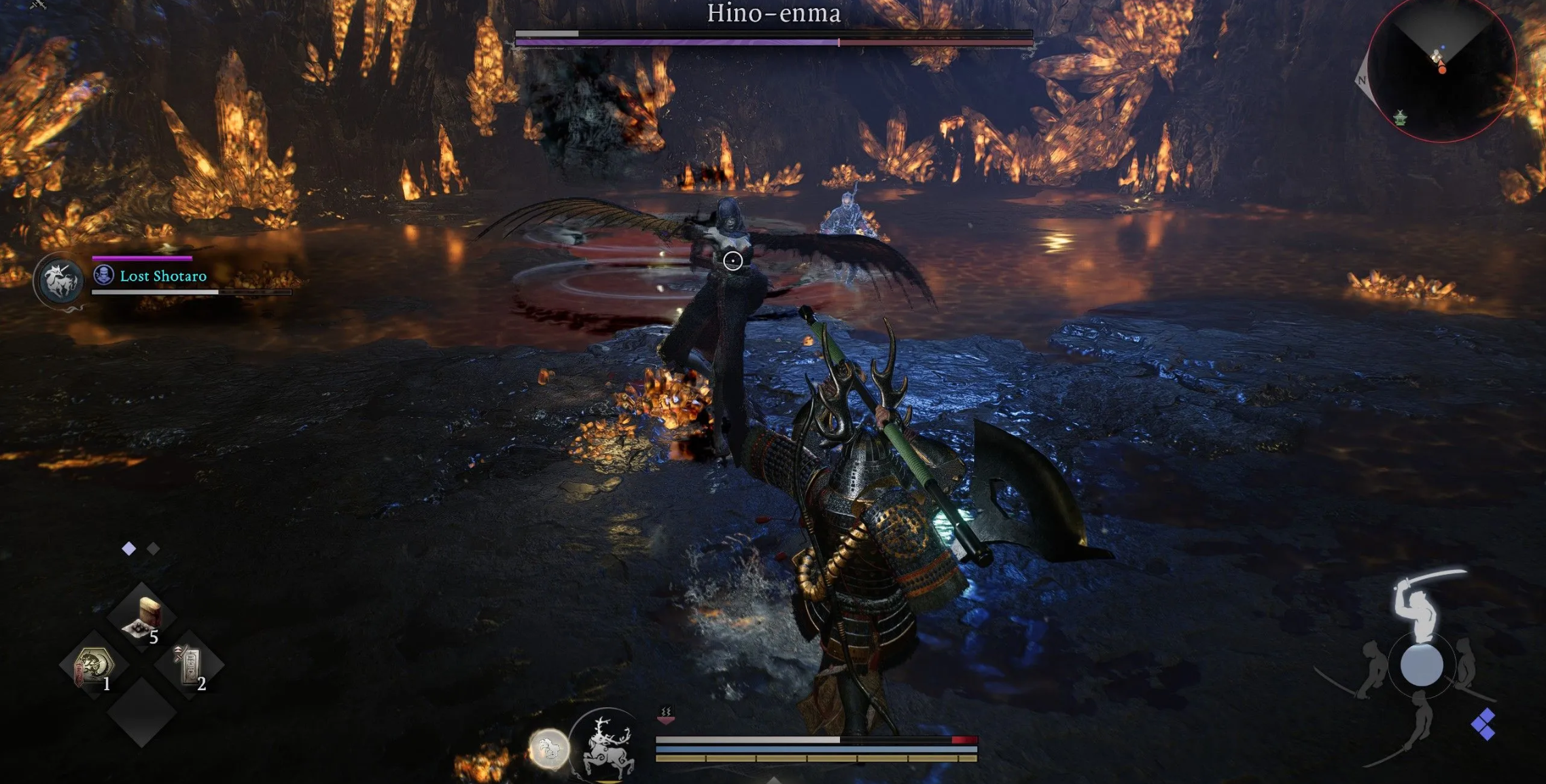Viewport: 1546px width, 784px height.
Task: Click the blue diamond cluster icon
Action: coord(1483,724)
